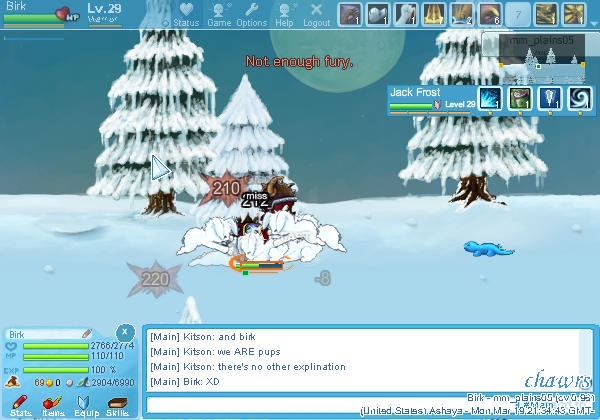Open the Game menu
The width and height of the screenshot is (600, 420).
219,14
